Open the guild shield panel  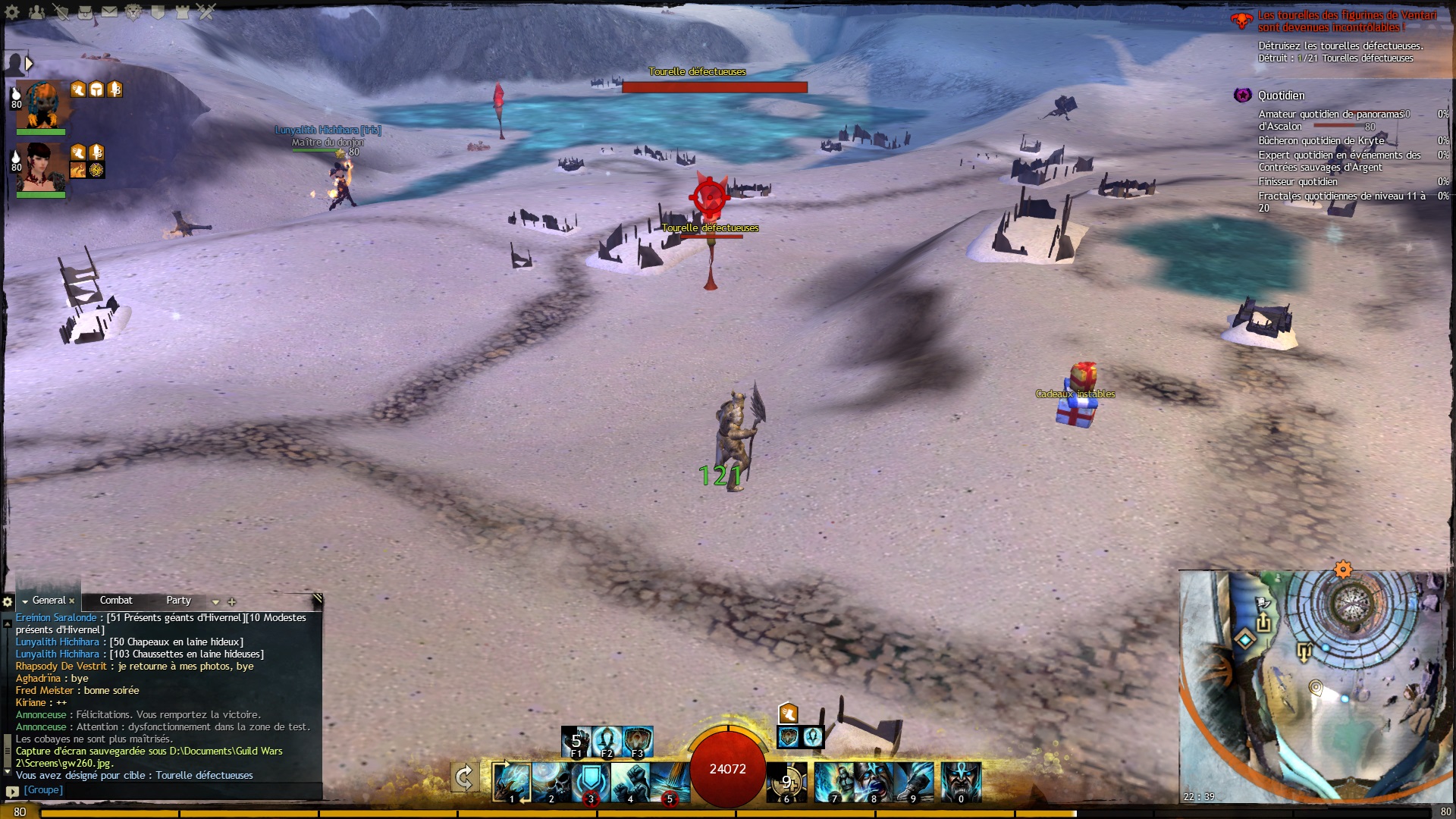158,12
